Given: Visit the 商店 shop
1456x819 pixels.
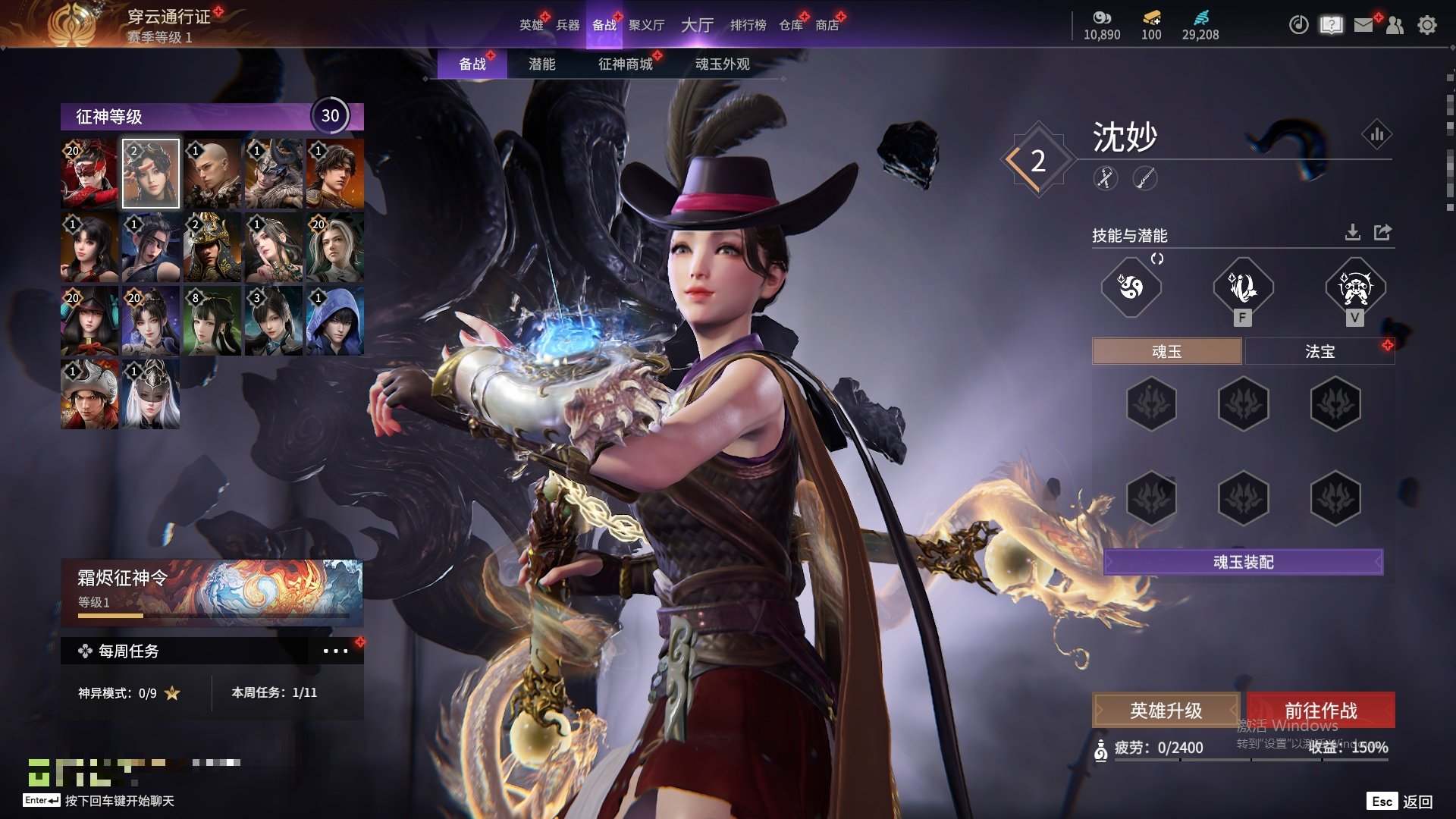Looking at the screenshot, I should pyautogui.click(x=827, y=25).
